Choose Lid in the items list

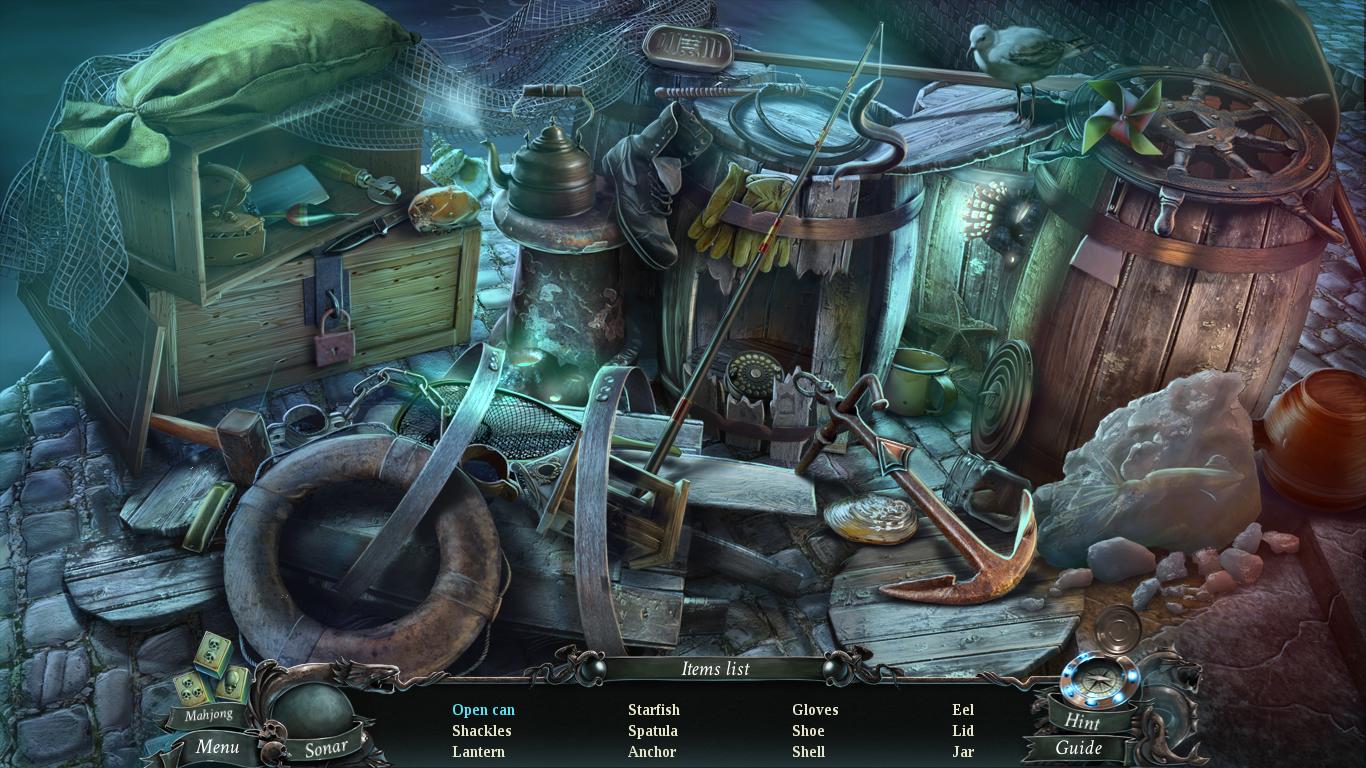point(963,731)
